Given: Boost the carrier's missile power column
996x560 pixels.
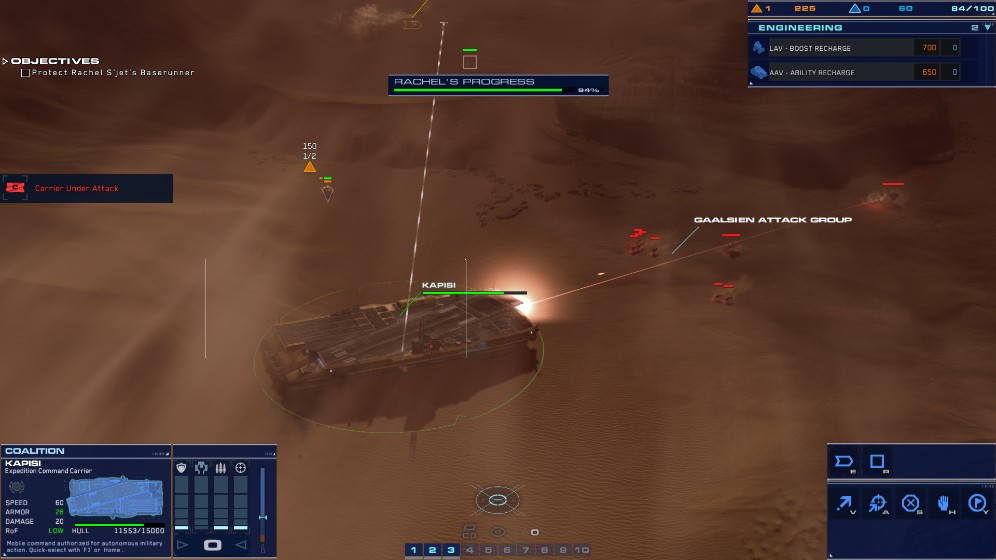Looking at the screenshot, I should click(x=221, y=500).
